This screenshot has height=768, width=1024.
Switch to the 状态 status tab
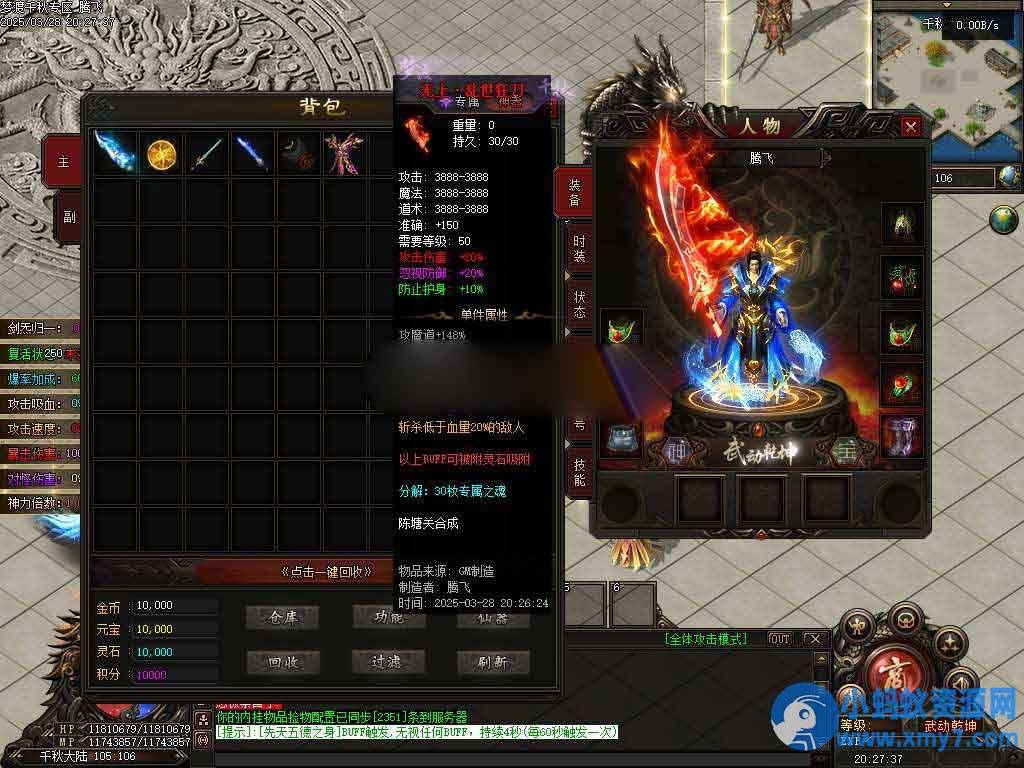click(579, 304)
